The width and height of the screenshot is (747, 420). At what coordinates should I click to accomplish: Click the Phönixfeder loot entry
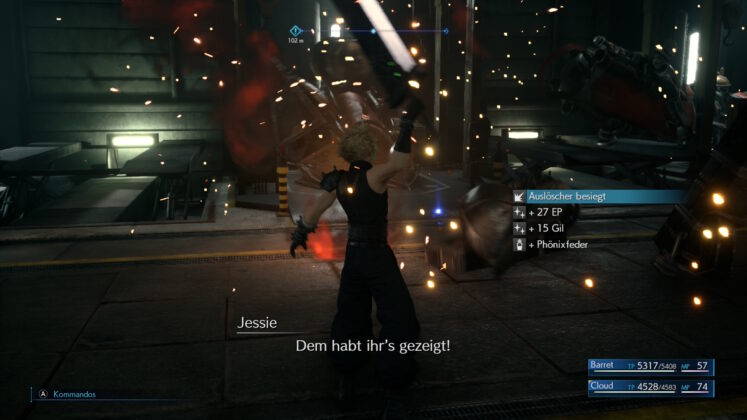pyautogui.click(x=565, y=244)
